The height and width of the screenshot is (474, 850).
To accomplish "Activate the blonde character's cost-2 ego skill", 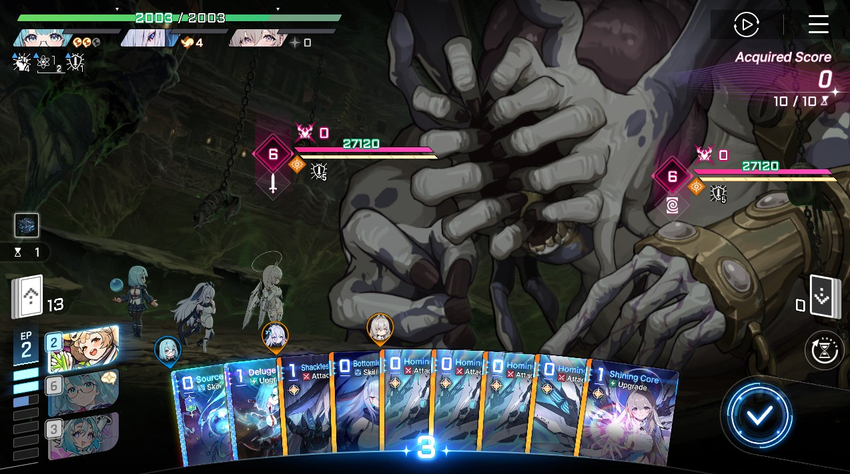I will click(x=82, y=348).
